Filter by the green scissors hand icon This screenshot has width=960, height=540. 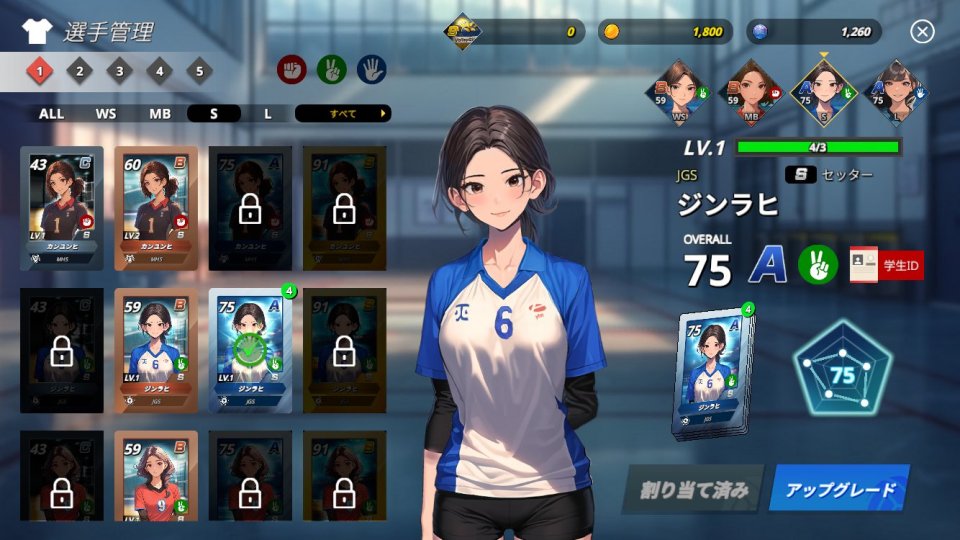click(x=331, y=69)
